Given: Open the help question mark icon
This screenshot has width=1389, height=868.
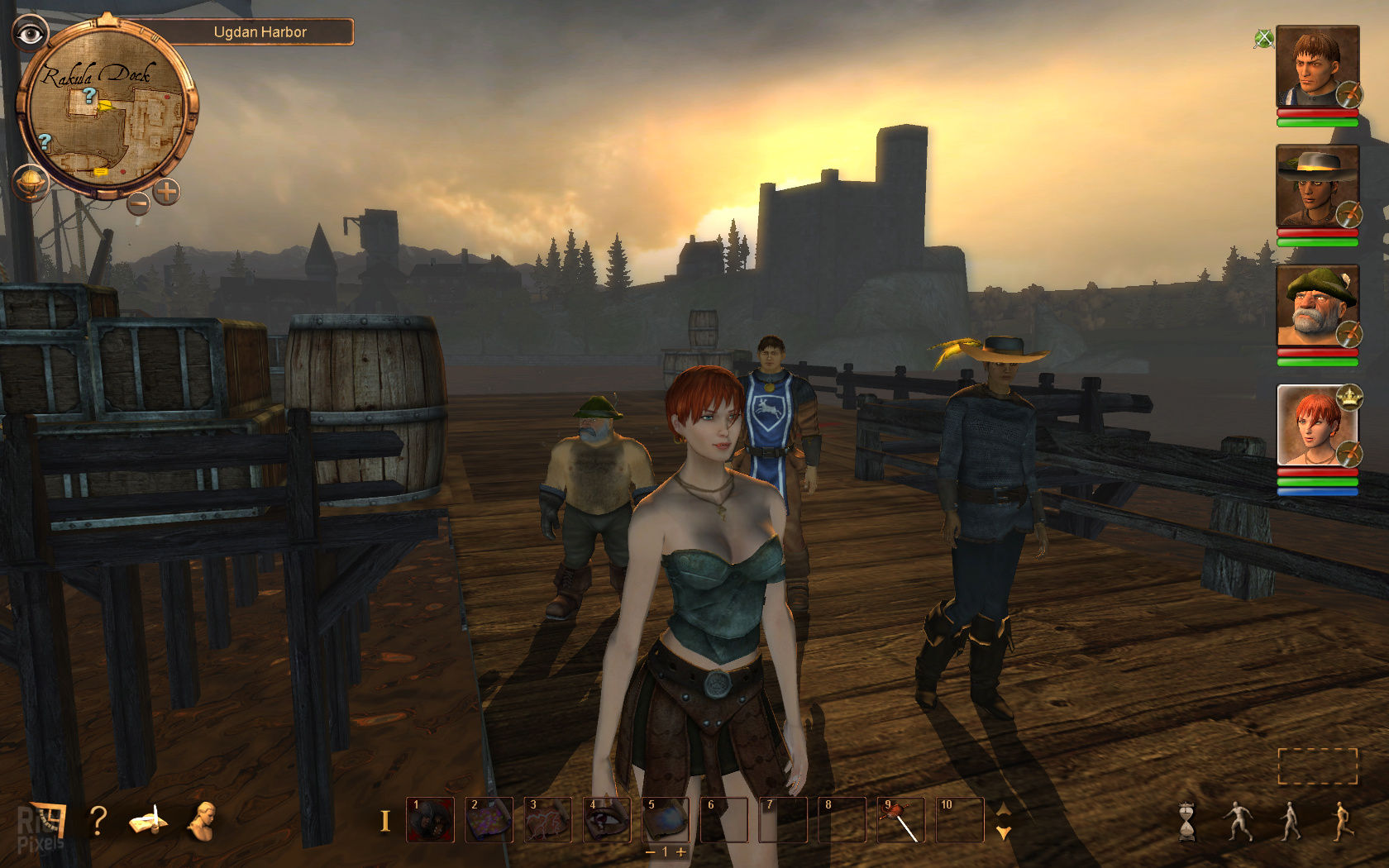Looking at the screenshot, I should click(x=98, y=820).
